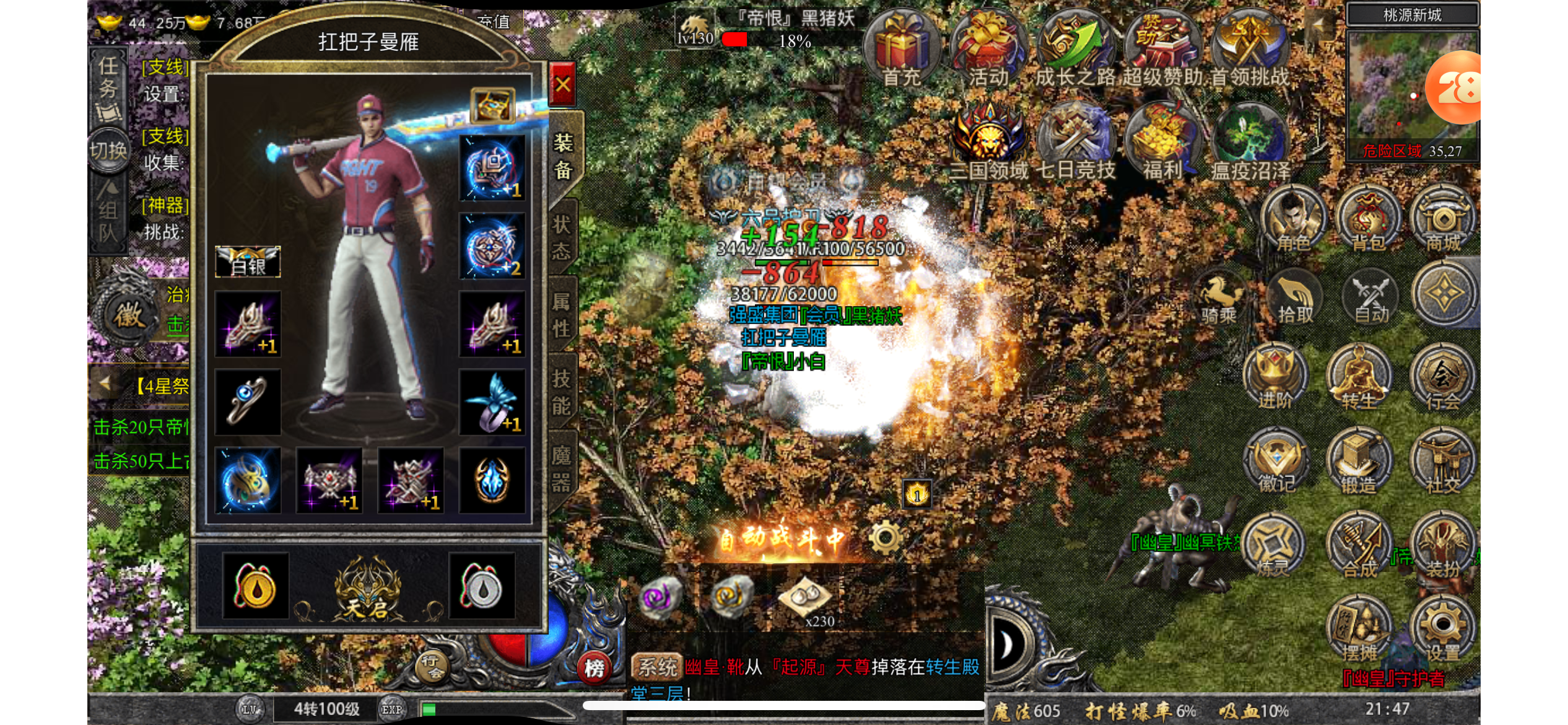Select the blue gem ring equipment slot

point(248,402)
